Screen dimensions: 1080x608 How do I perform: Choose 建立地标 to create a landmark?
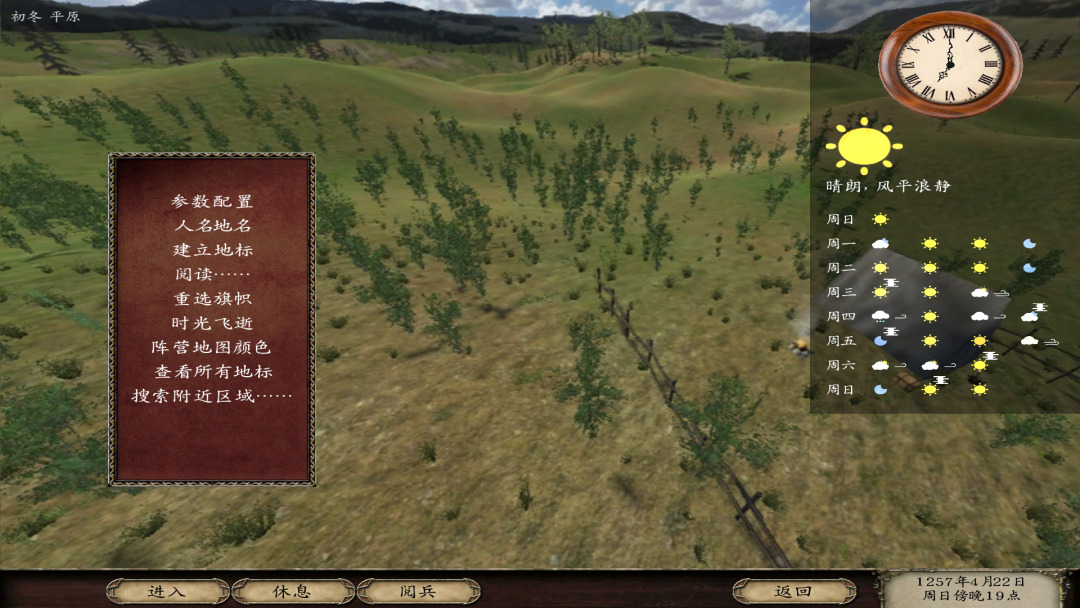[x=212, y=249]
